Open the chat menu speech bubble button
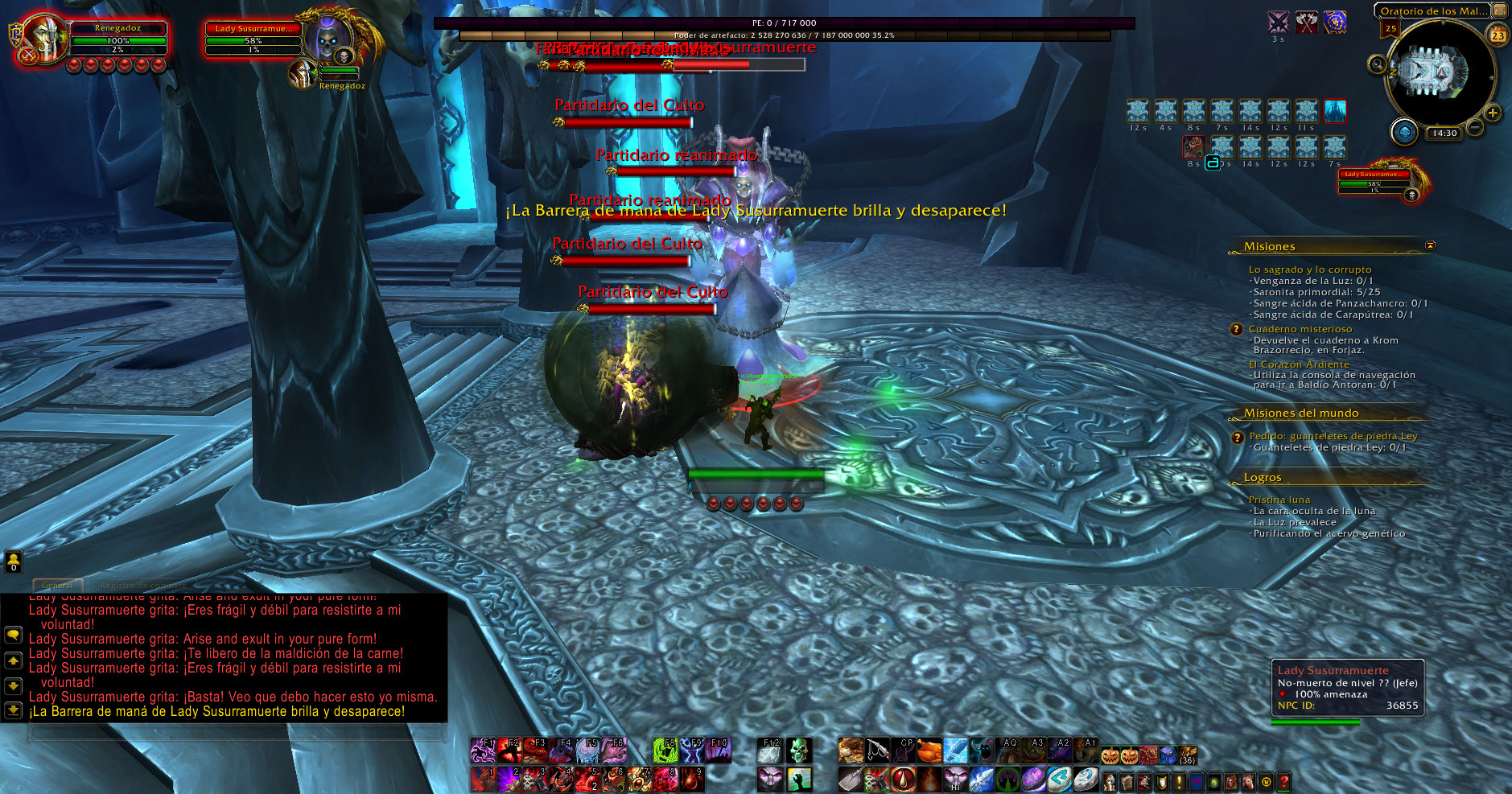1512x794 pixels. click(x=13, y=635)
